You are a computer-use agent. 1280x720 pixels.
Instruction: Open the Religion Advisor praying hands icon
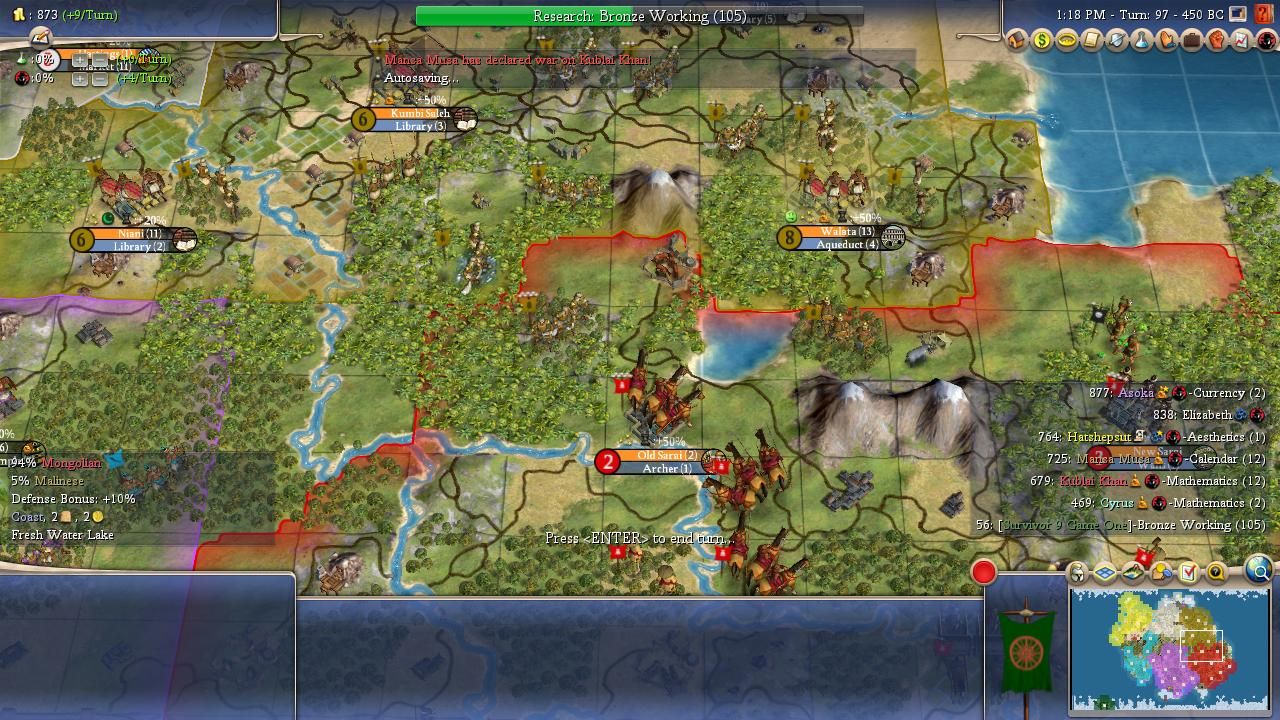(1167, 41)
